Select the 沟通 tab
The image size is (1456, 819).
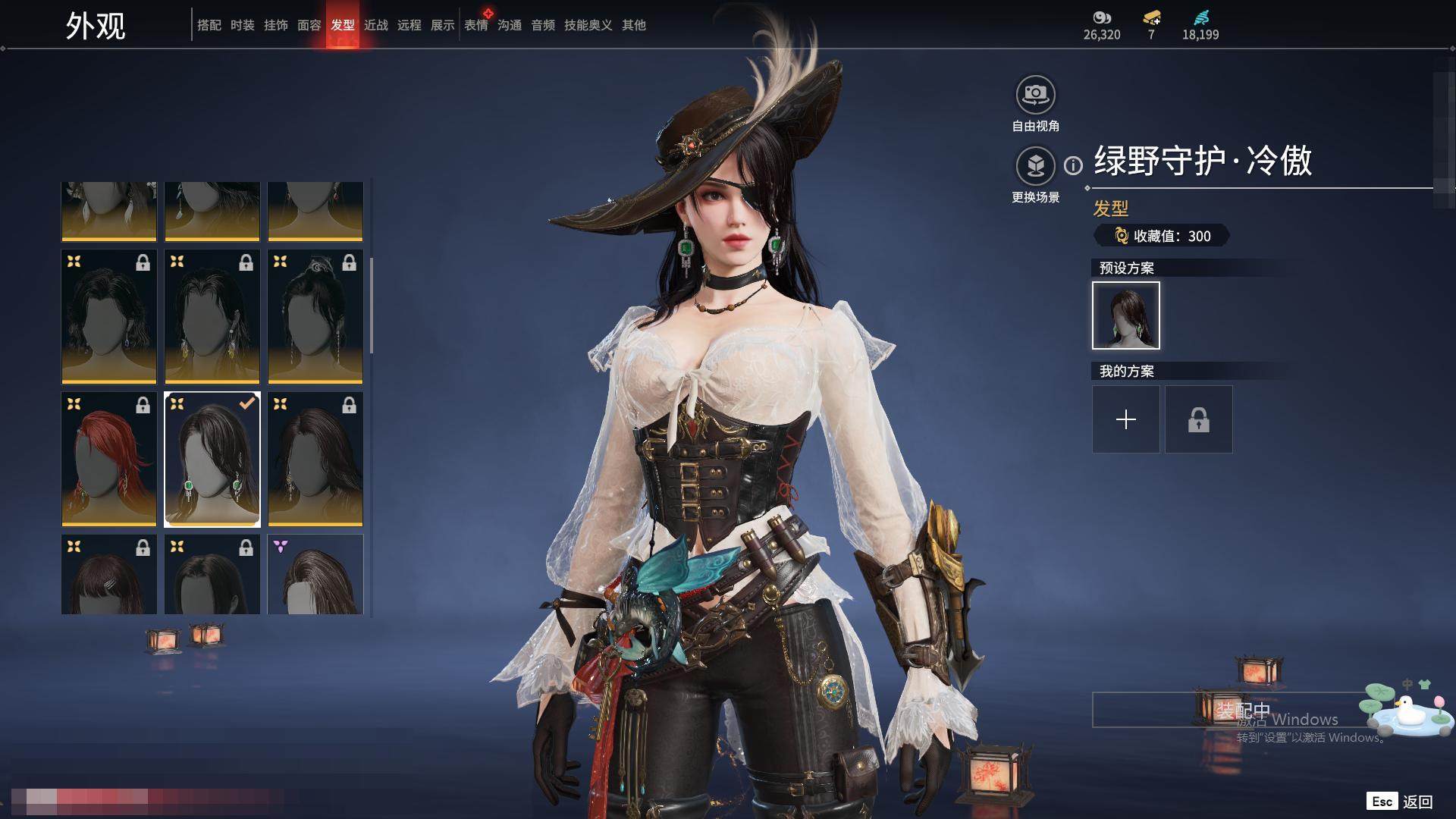[509, 25]
